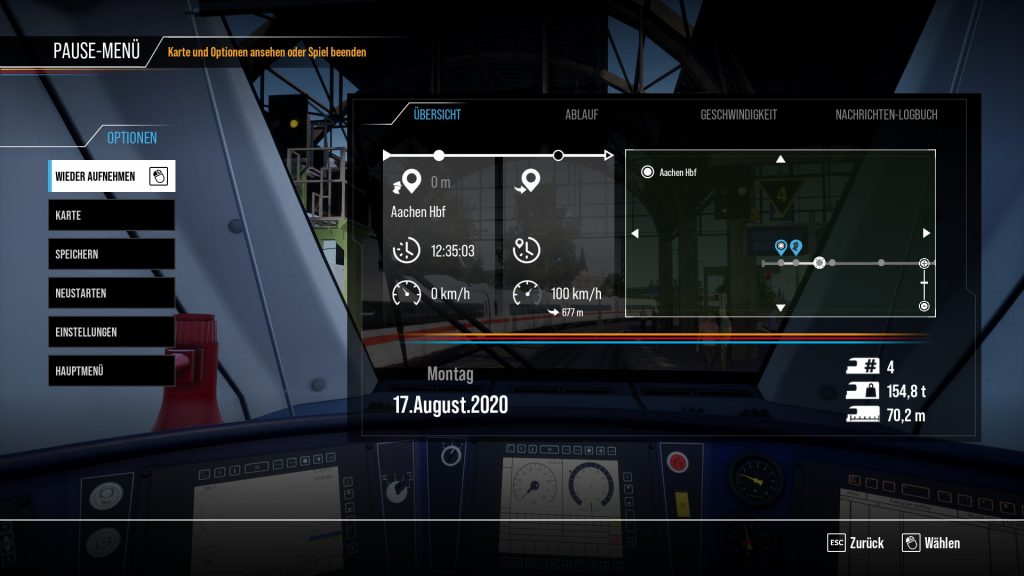This screenshot has height=576, width=1024.
Task: Pan the route map right with arrow
Action: pos(926,233)
